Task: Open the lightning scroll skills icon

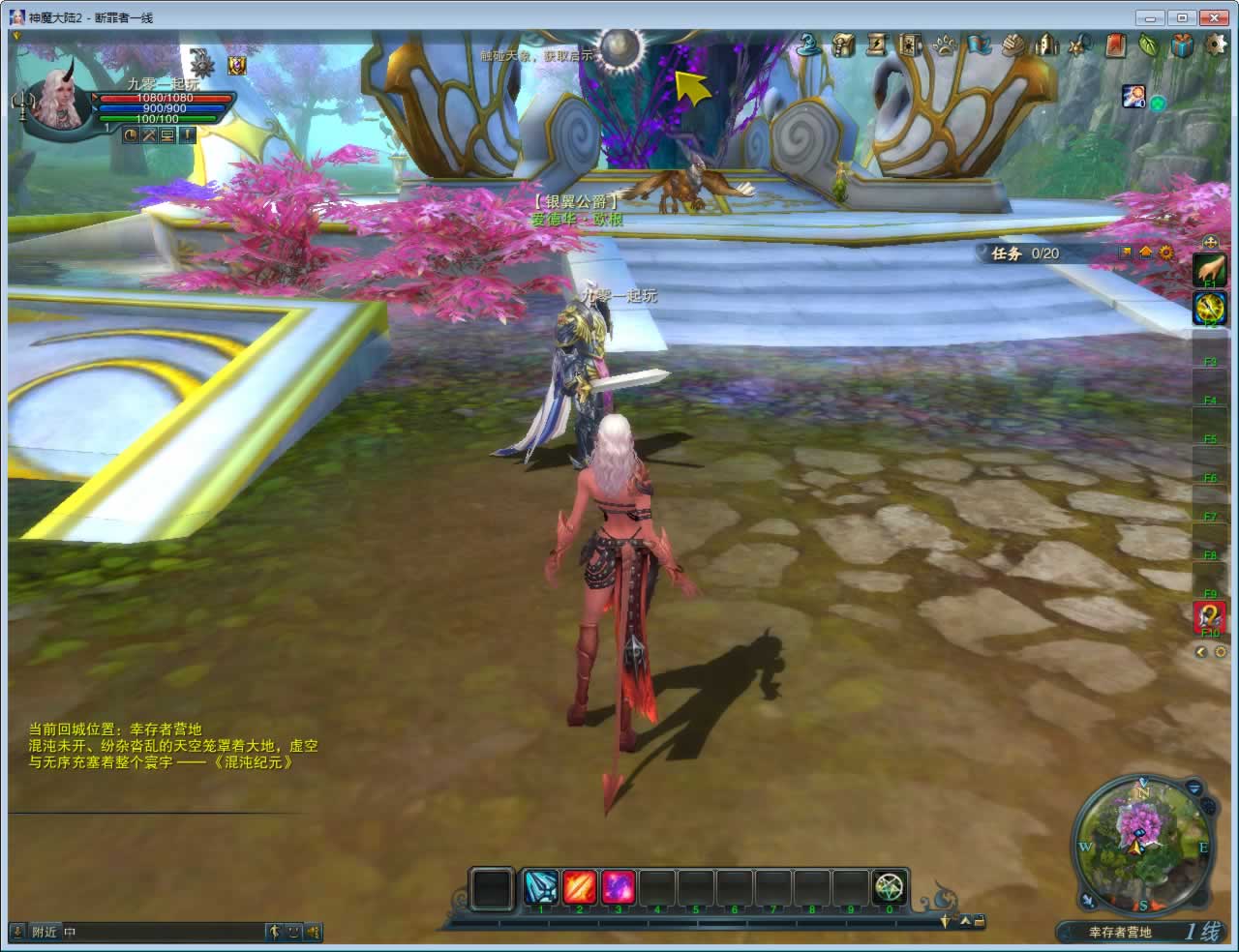Action: click(x=878, y=45)
